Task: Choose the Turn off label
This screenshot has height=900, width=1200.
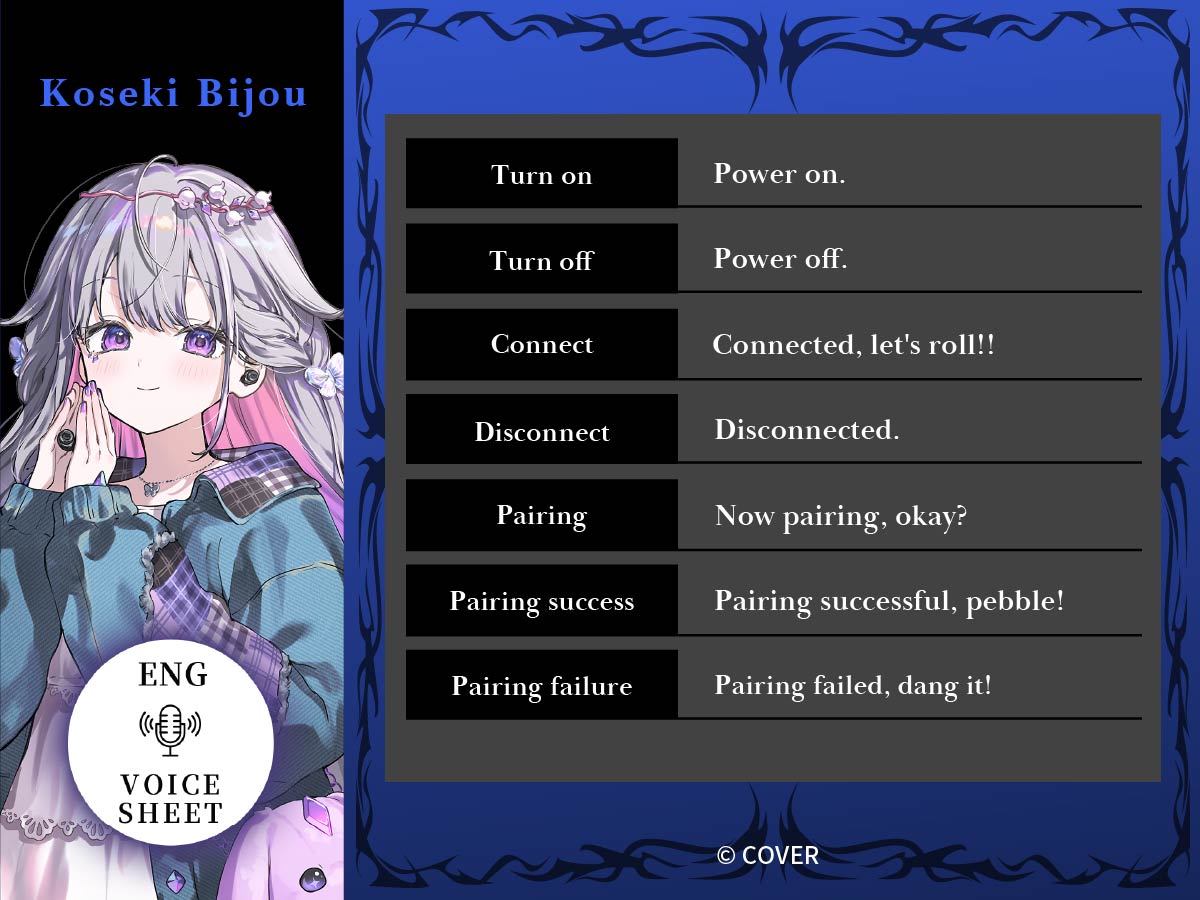Action: [x=542, y=260]
